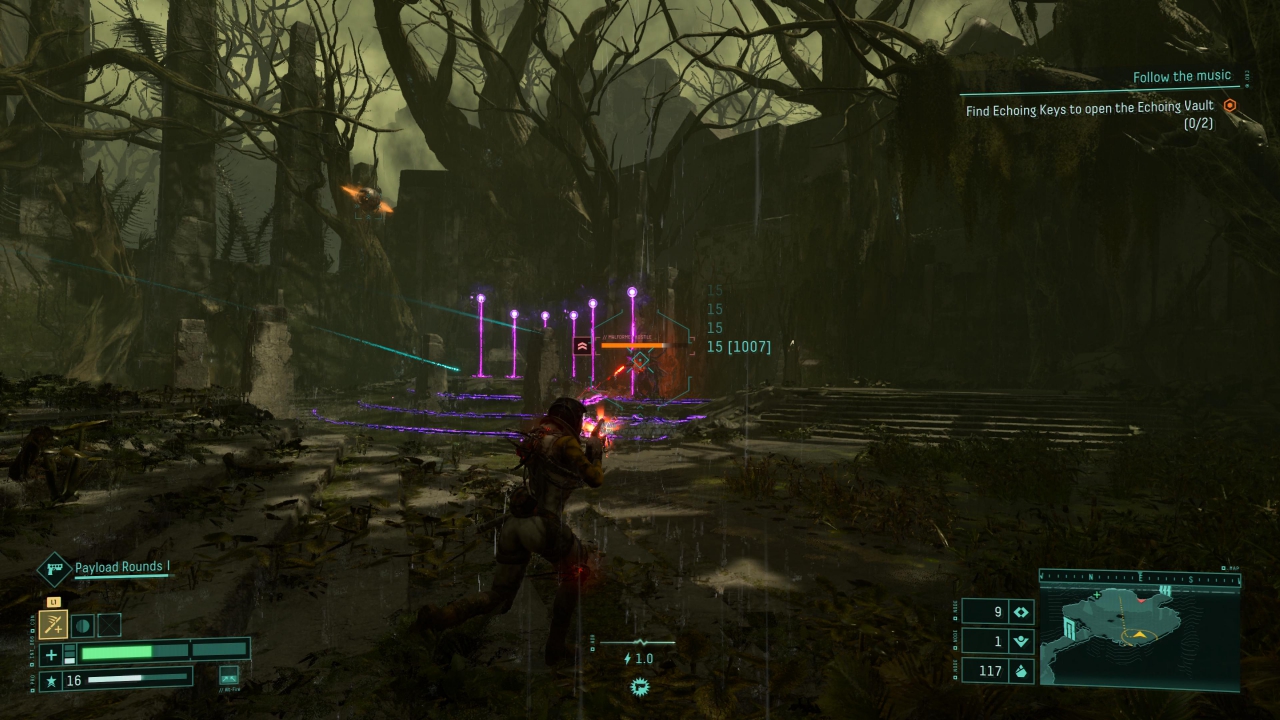
Task: Select the plus integrity icon
Action: 52,655
